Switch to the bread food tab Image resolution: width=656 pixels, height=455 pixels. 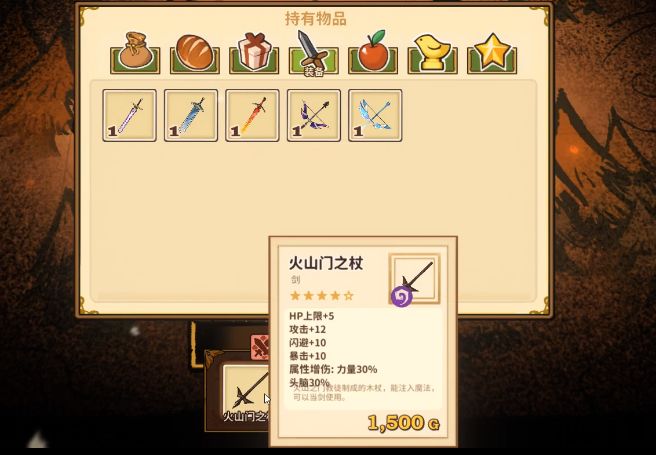pyautogui.click(x=194, y=52)
